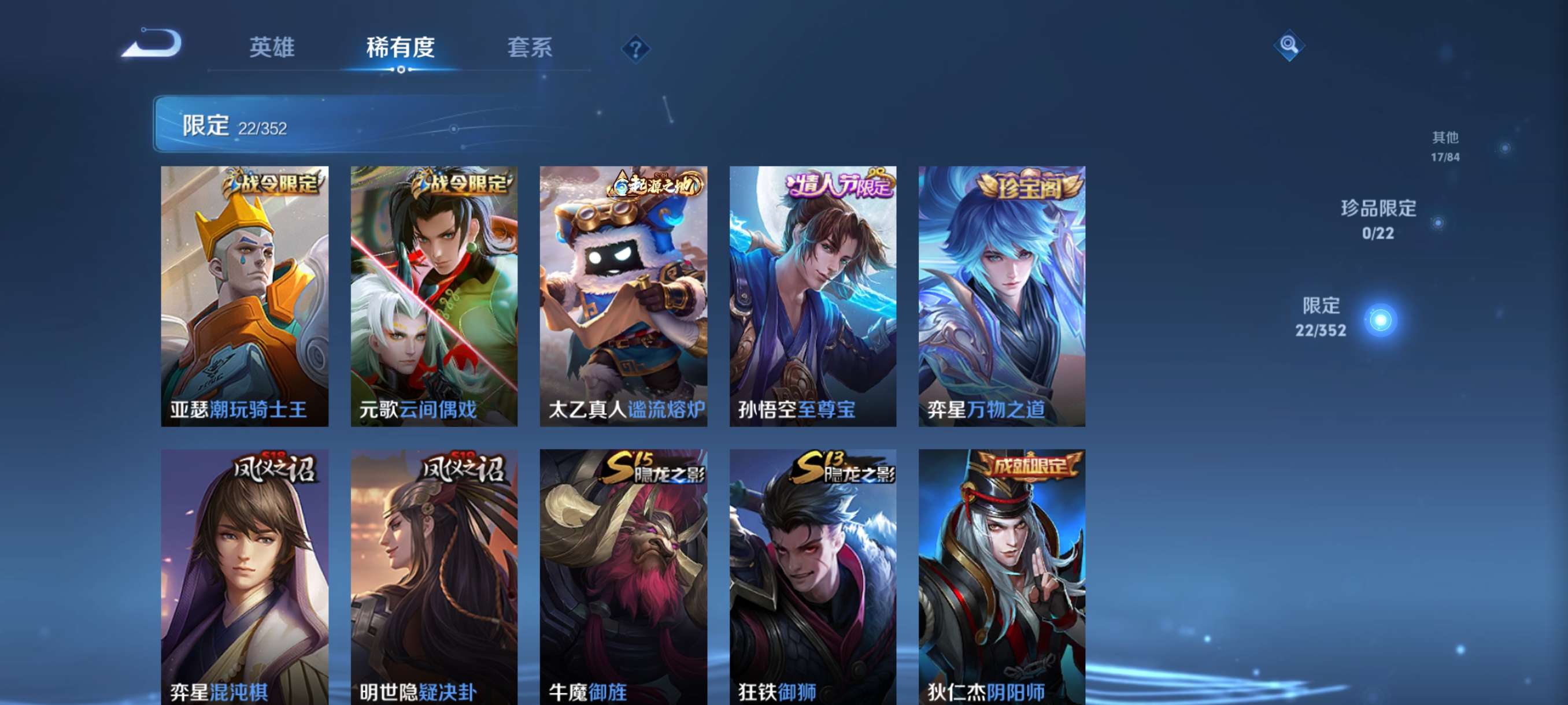Switch to the 套系 tab

[530, 49]
